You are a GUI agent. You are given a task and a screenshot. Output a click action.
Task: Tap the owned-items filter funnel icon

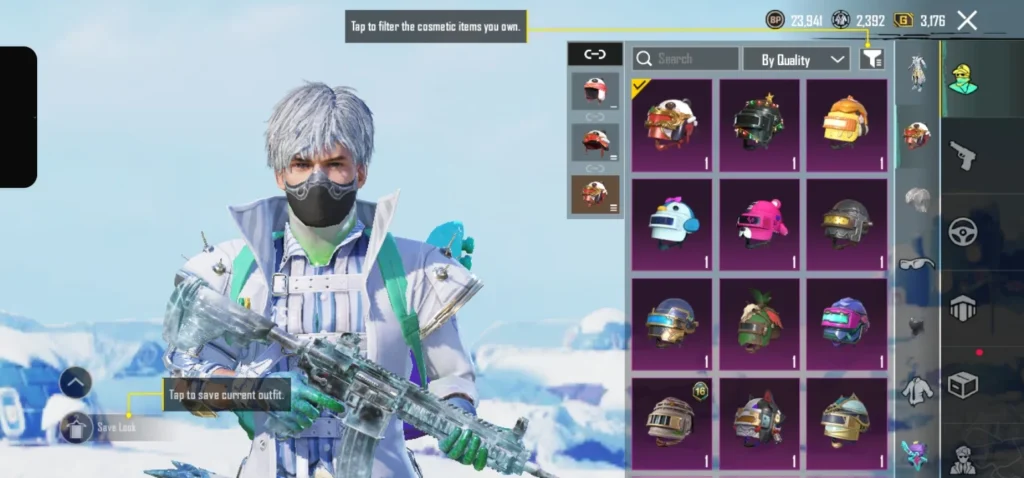(x=872, y=59)
